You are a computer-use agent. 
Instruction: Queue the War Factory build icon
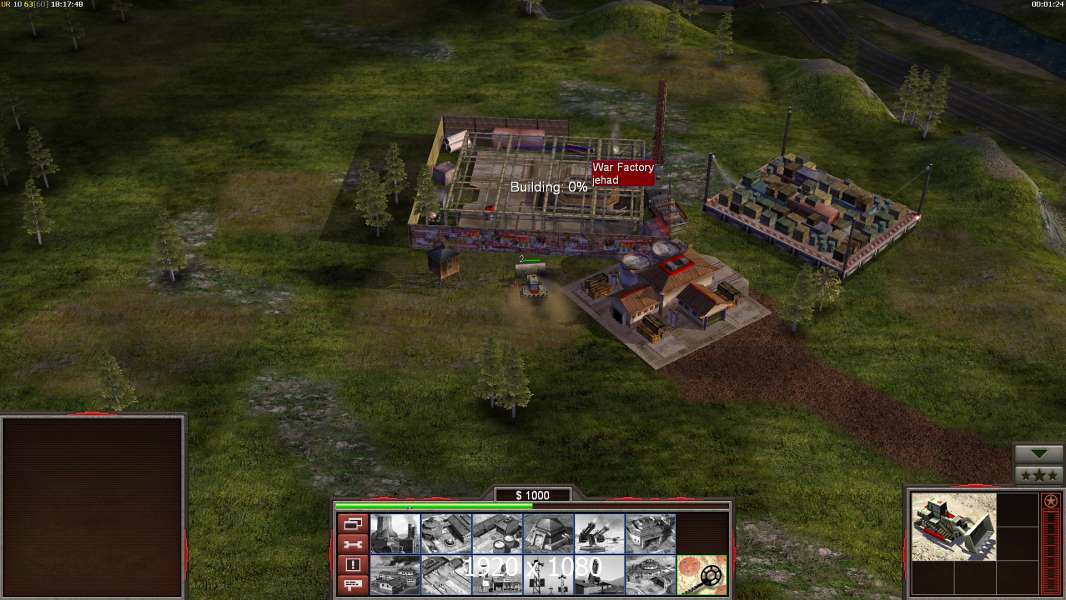651,534
